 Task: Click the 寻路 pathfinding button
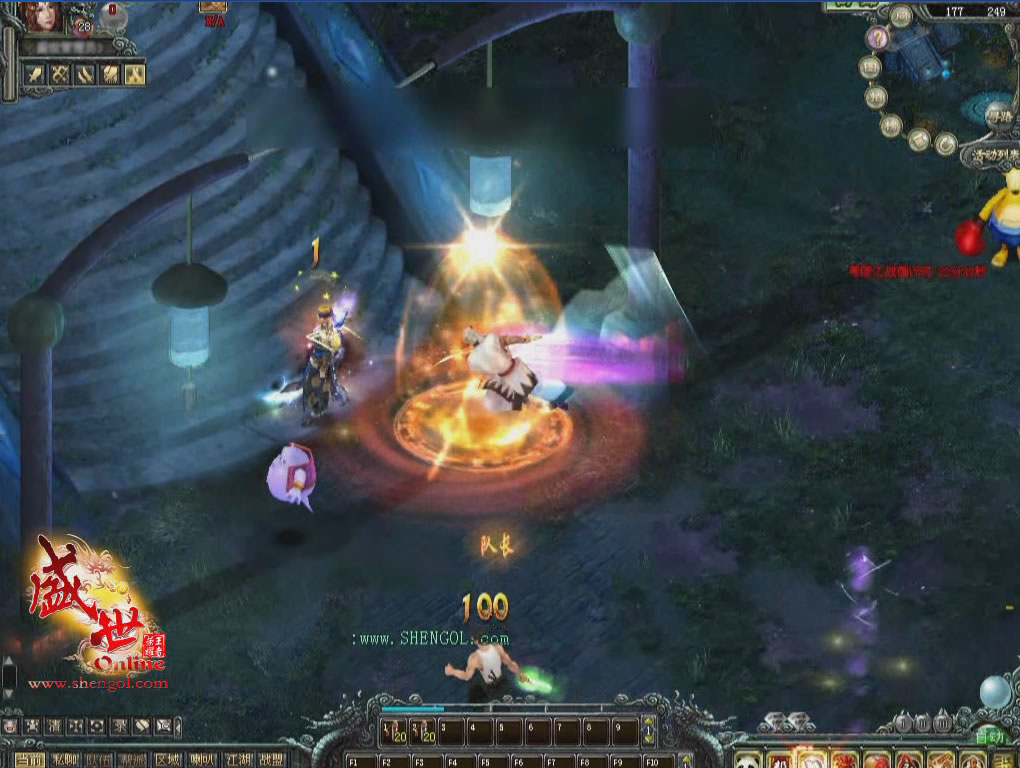click(998, 116)
